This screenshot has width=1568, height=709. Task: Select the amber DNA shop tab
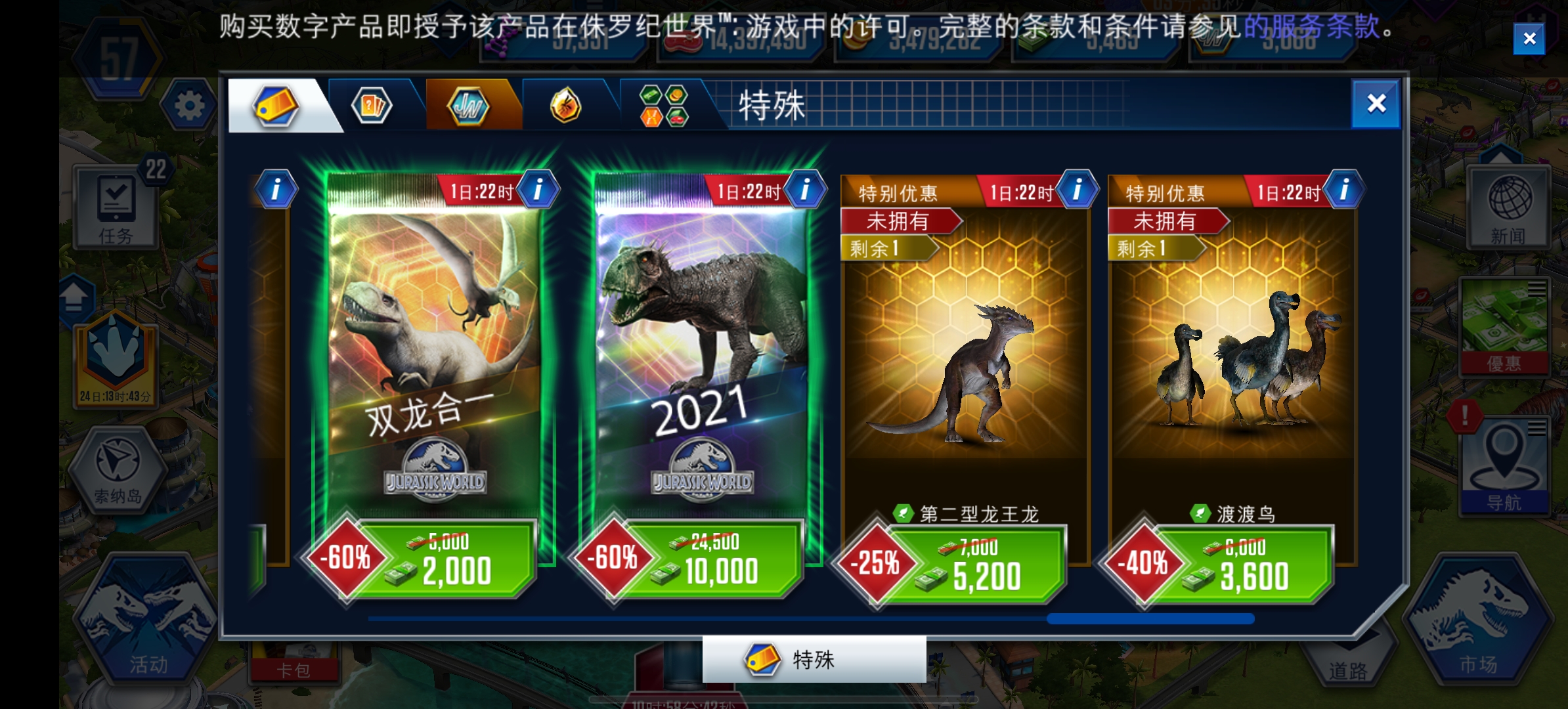[566, 105]
